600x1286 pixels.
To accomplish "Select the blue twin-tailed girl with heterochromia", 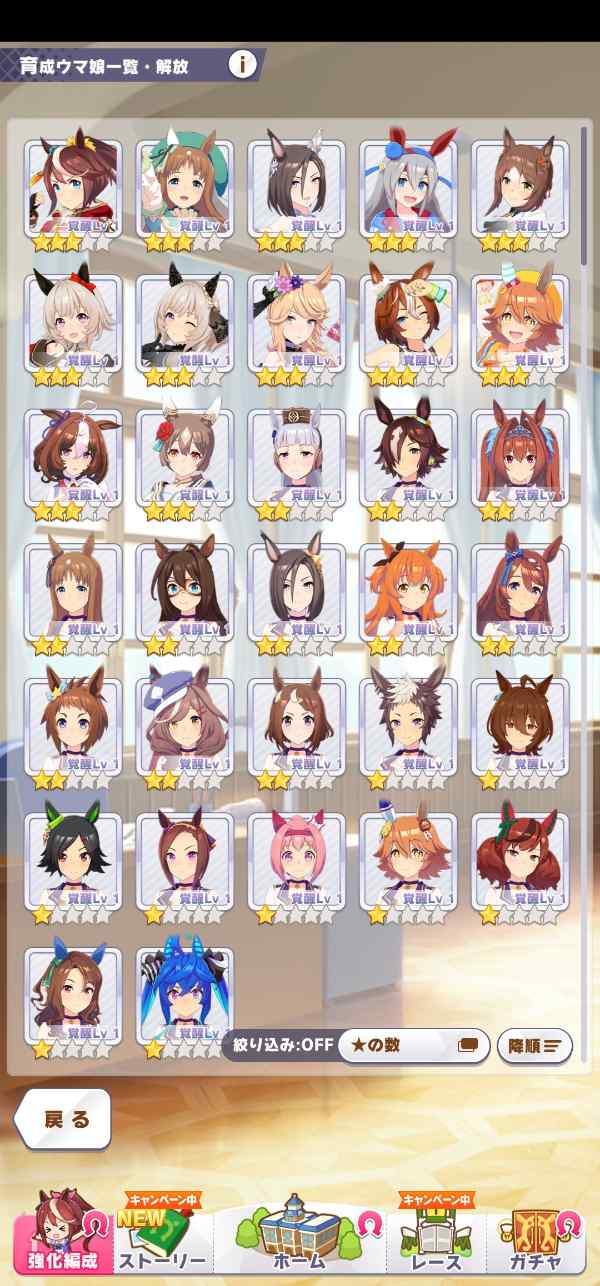I will (185, 997).
